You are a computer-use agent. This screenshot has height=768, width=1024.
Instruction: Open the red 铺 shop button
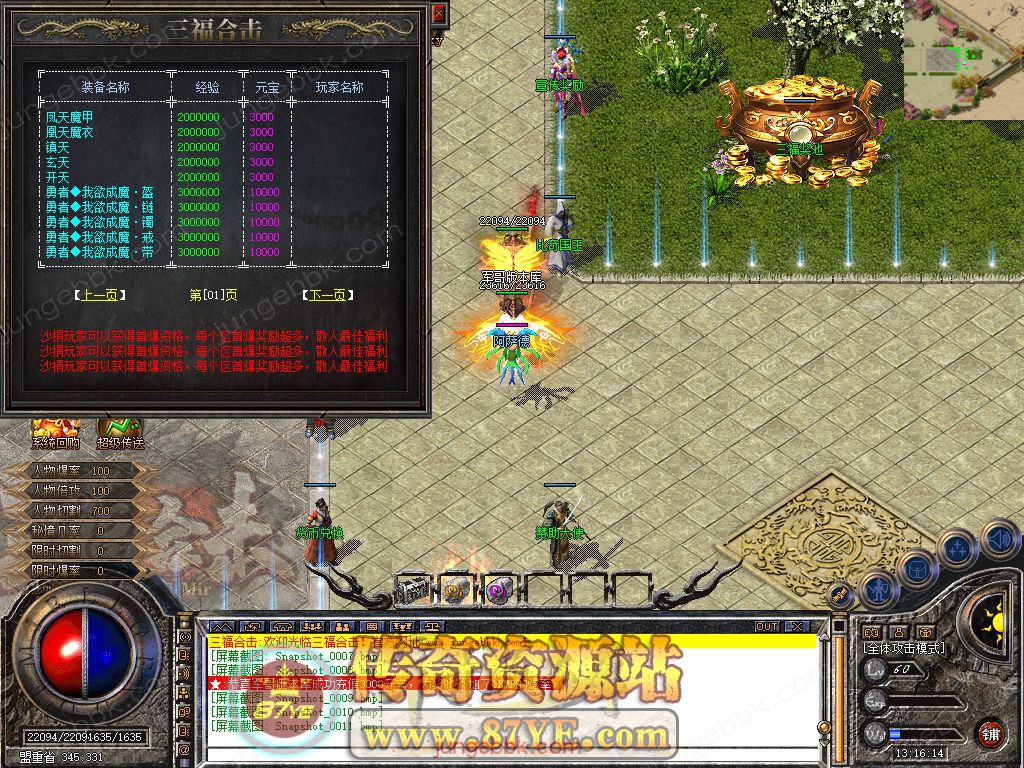pos(989,732)
